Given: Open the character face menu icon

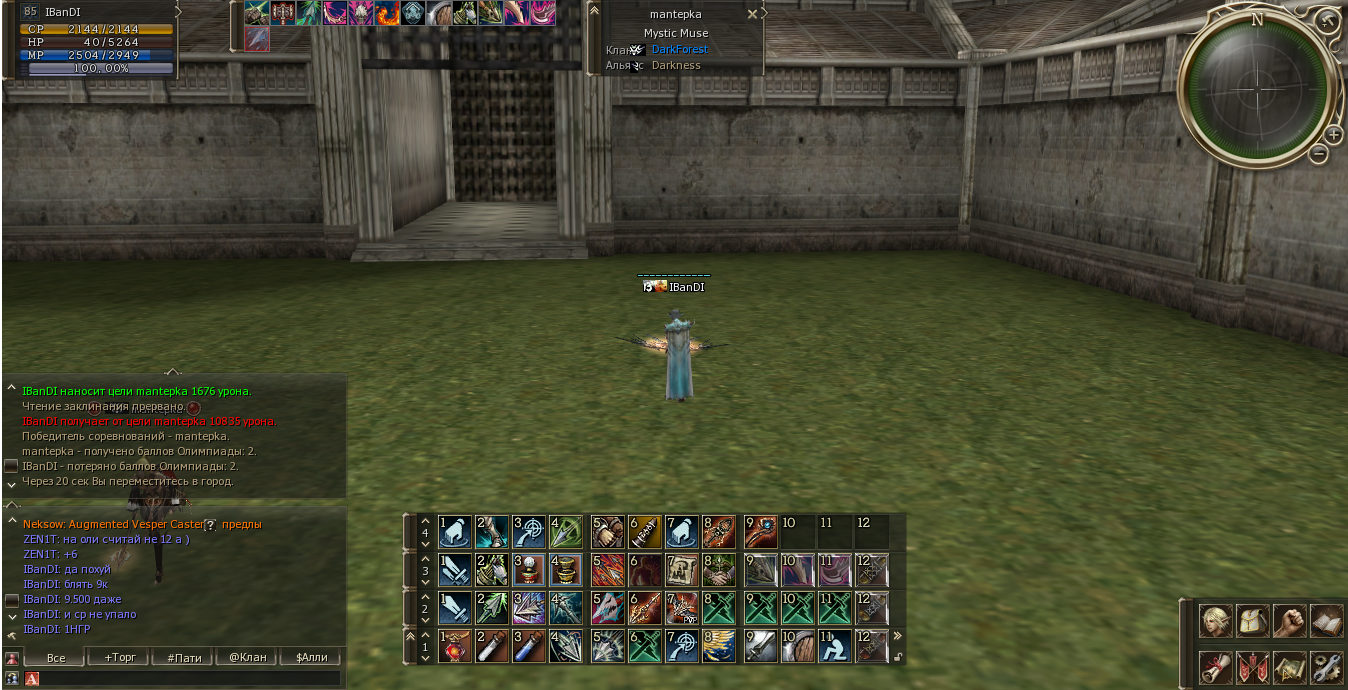Looking at the screenshot, I should [x=1216, y=622].
